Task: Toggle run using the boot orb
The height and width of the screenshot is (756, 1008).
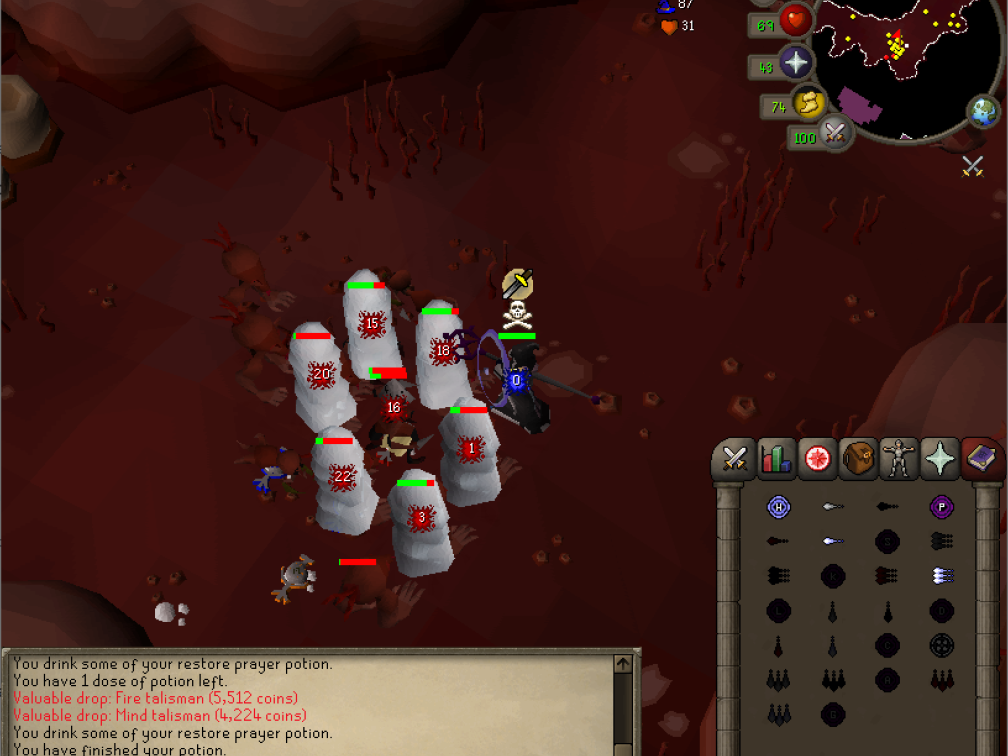Action: (807, 103)
